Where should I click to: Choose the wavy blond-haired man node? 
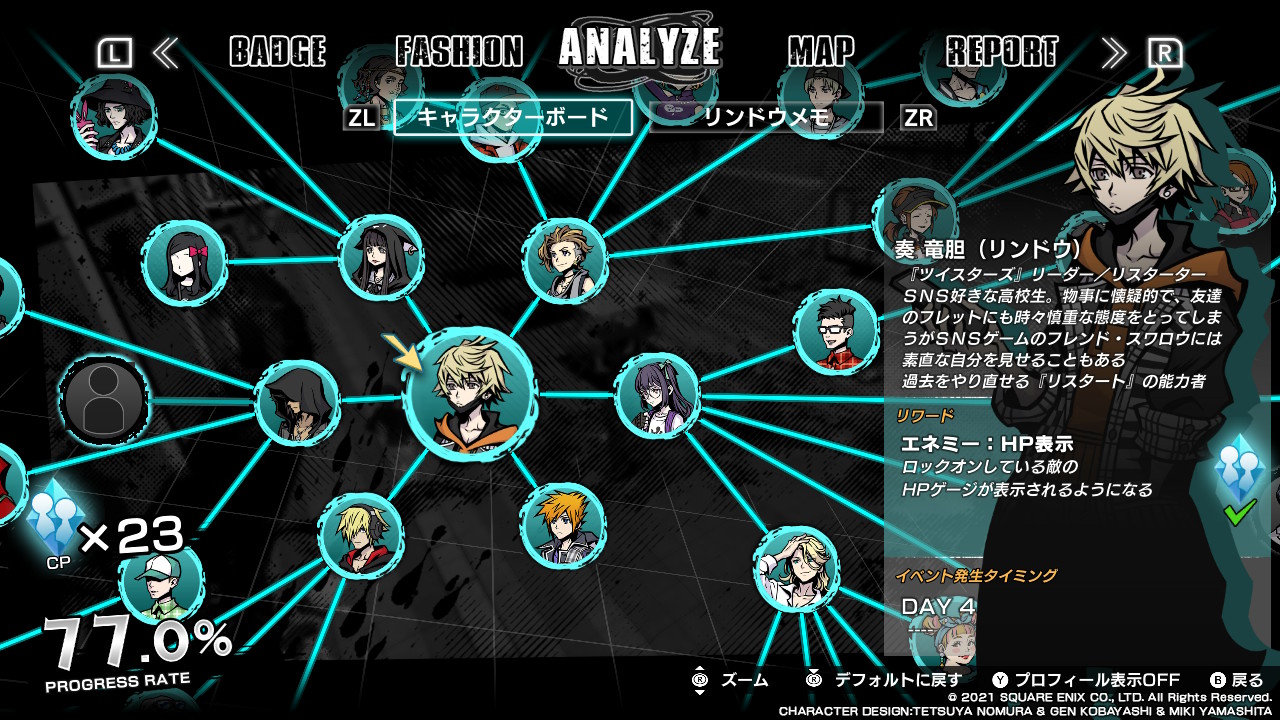pos(796,568)
